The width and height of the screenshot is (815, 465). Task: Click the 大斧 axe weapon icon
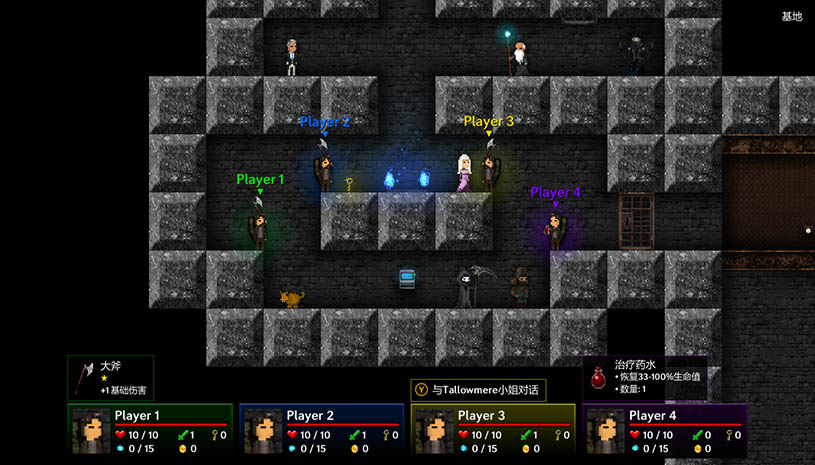coord(85,377)
